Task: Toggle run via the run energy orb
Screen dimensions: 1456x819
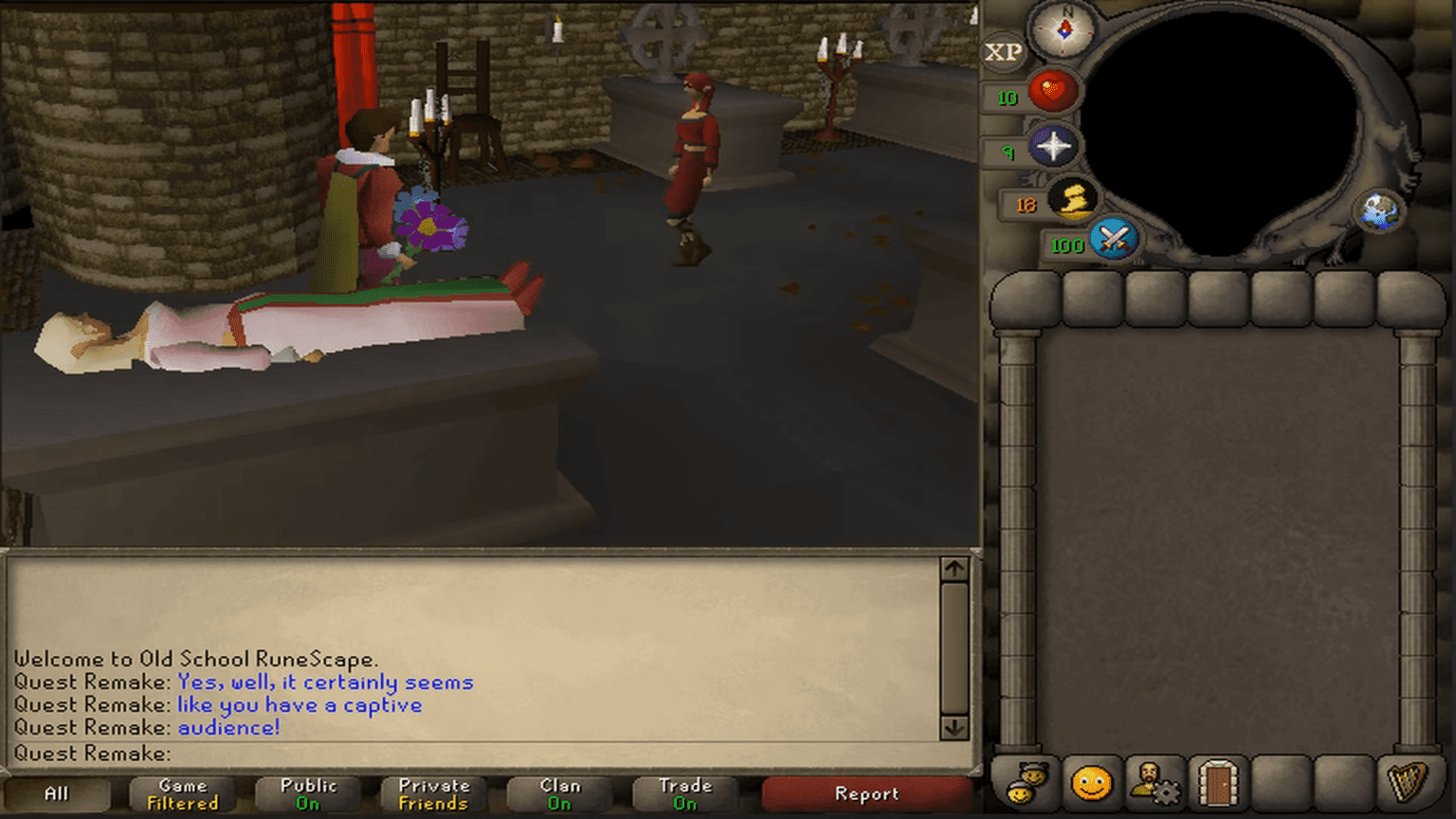Action: pyautogui.click(x=1076, y=199)
